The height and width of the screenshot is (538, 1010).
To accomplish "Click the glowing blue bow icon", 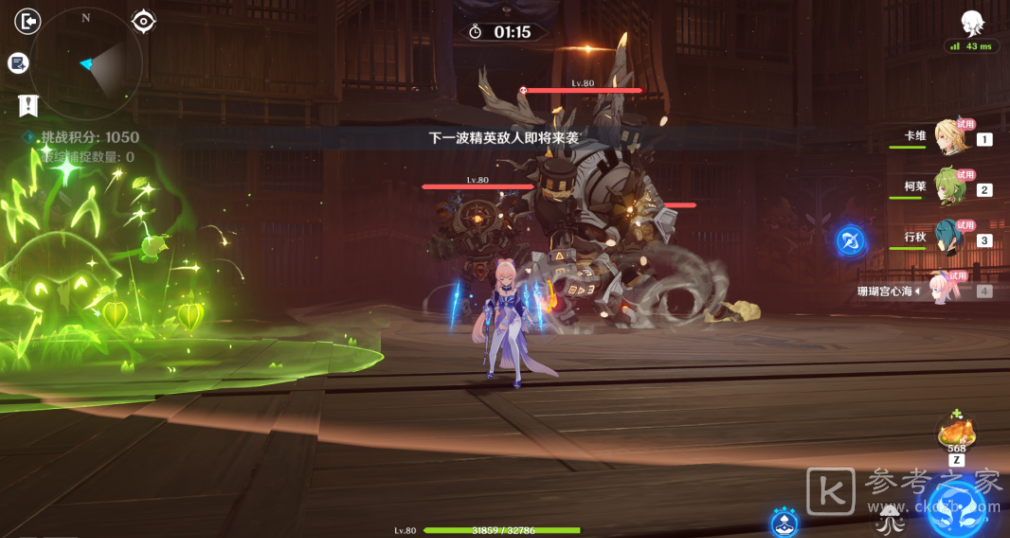I will (x=850, y=241).
